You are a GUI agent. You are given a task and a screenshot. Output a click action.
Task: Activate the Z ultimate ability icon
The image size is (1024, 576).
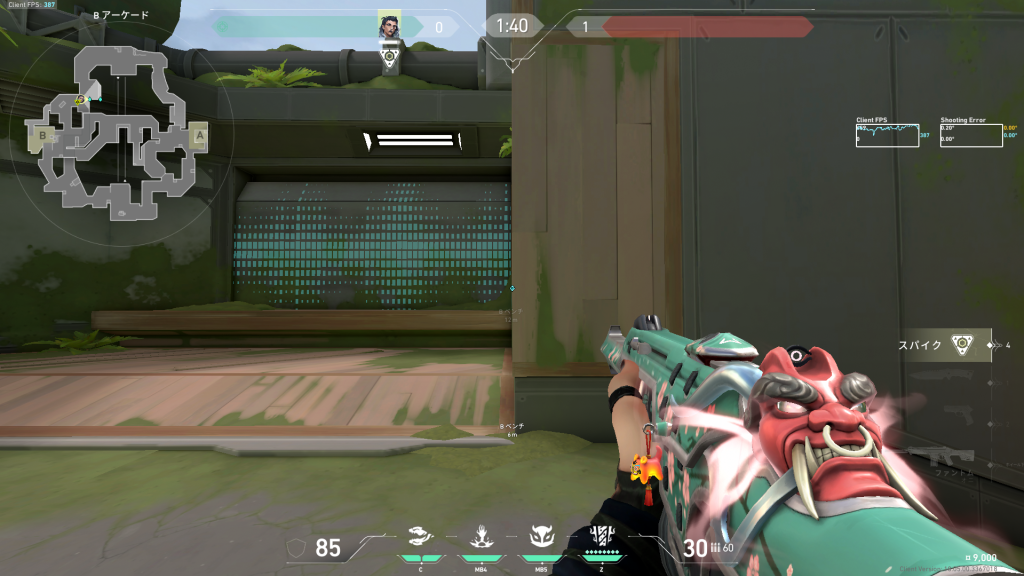pos(602,537)
